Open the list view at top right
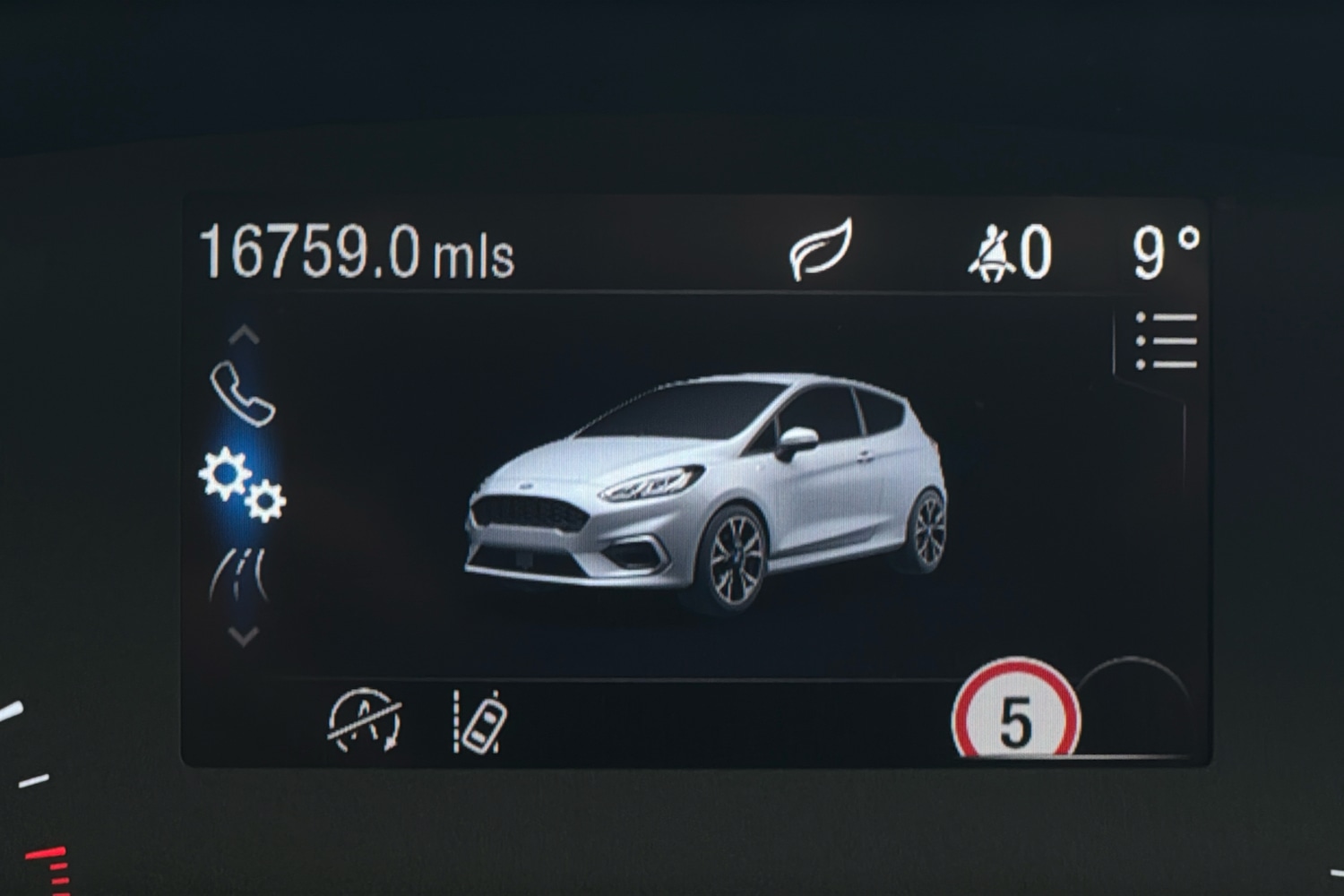1344x896 pixels. 1165,340
